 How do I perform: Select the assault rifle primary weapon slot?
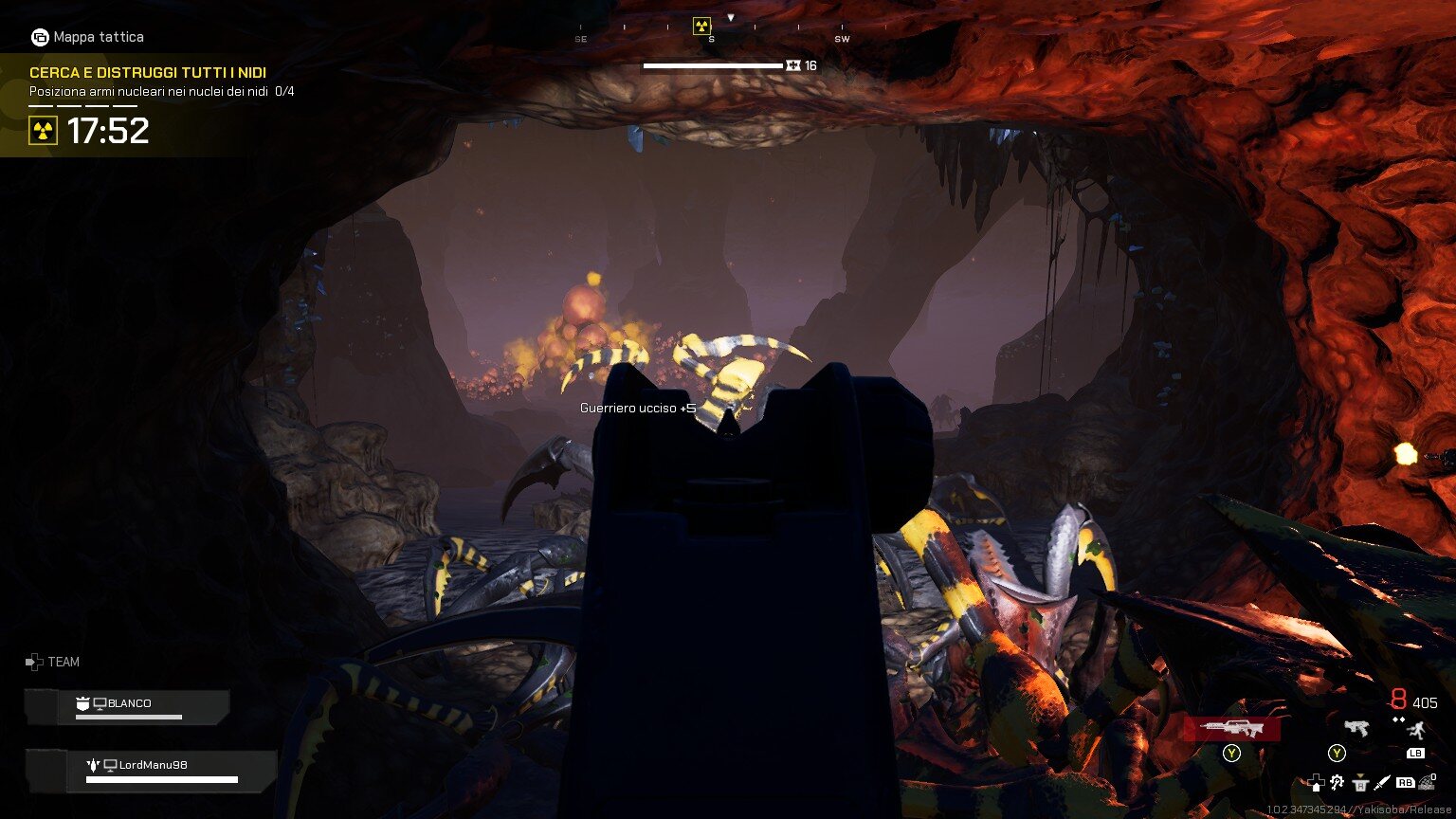coord(1231,728)
